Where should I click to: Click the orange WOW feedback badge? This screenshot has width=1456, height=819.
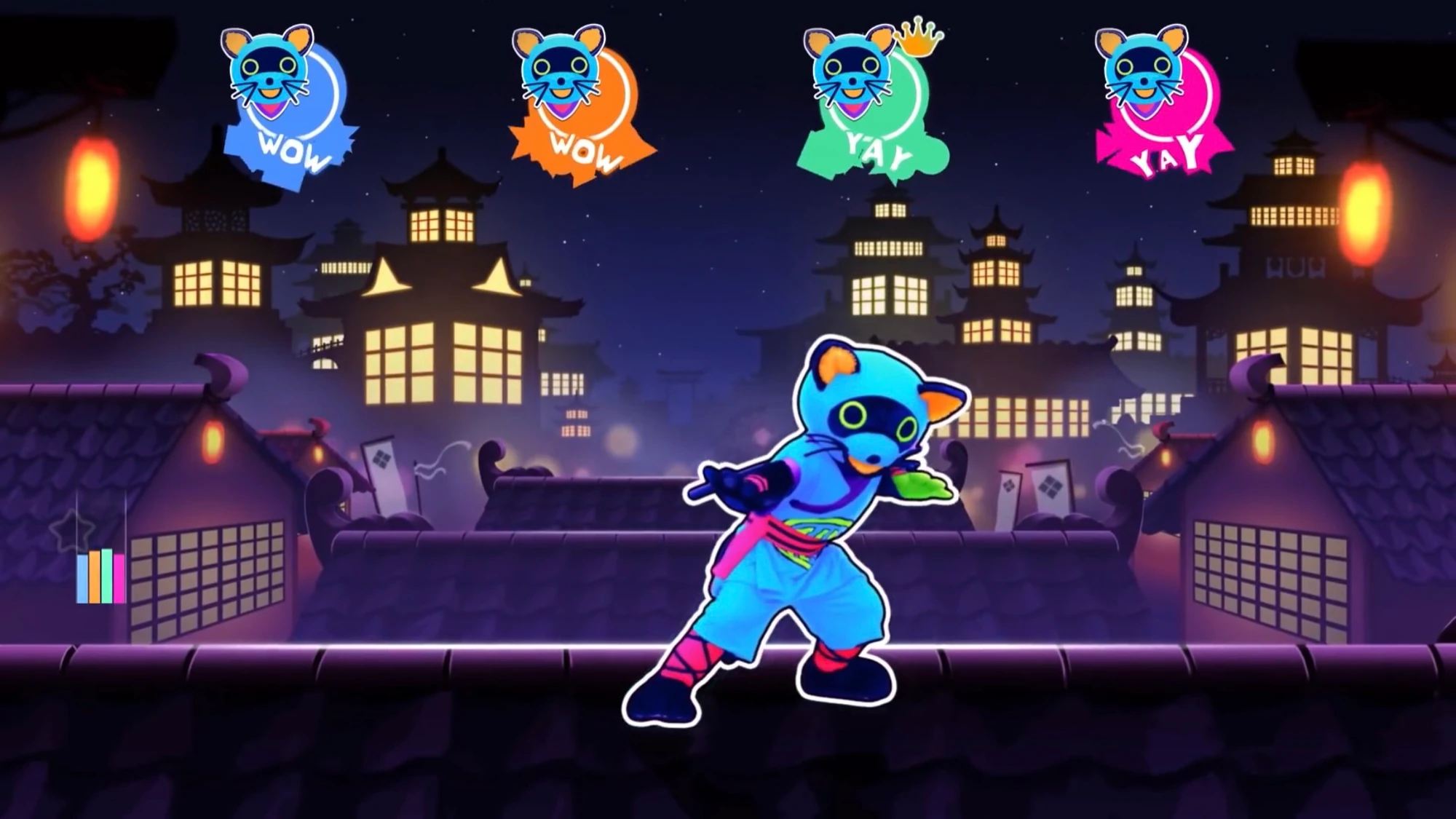(586, 151)
